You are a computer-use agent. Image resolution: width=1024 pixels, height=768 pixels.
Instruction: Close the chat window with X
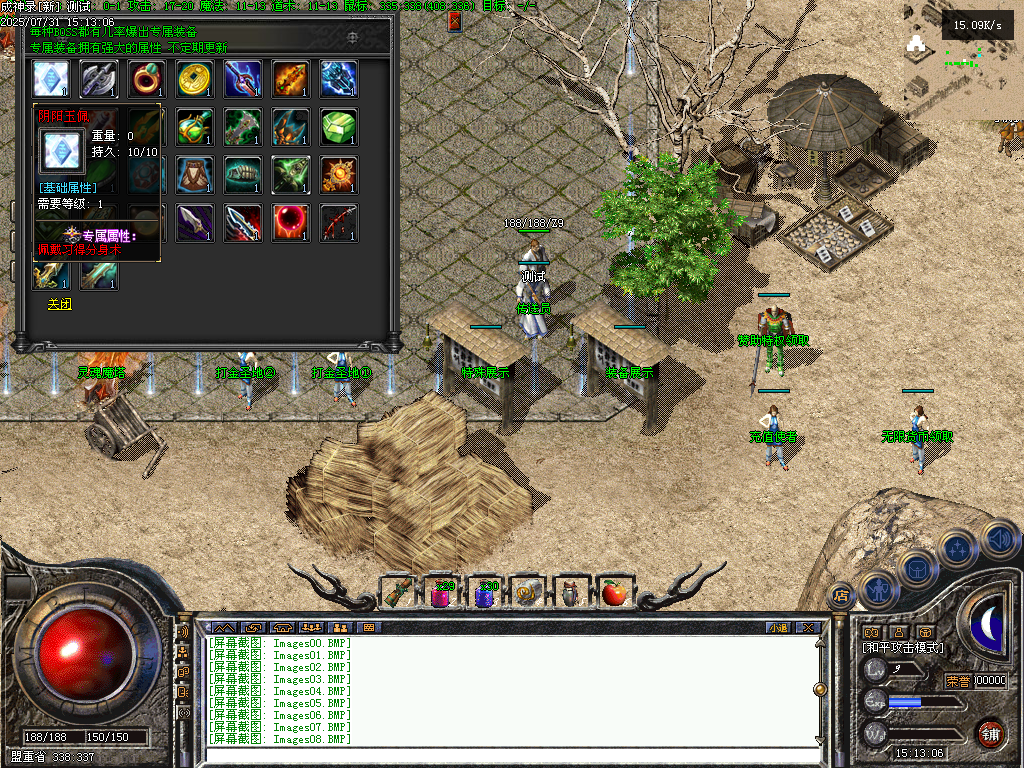coord(807,627)
